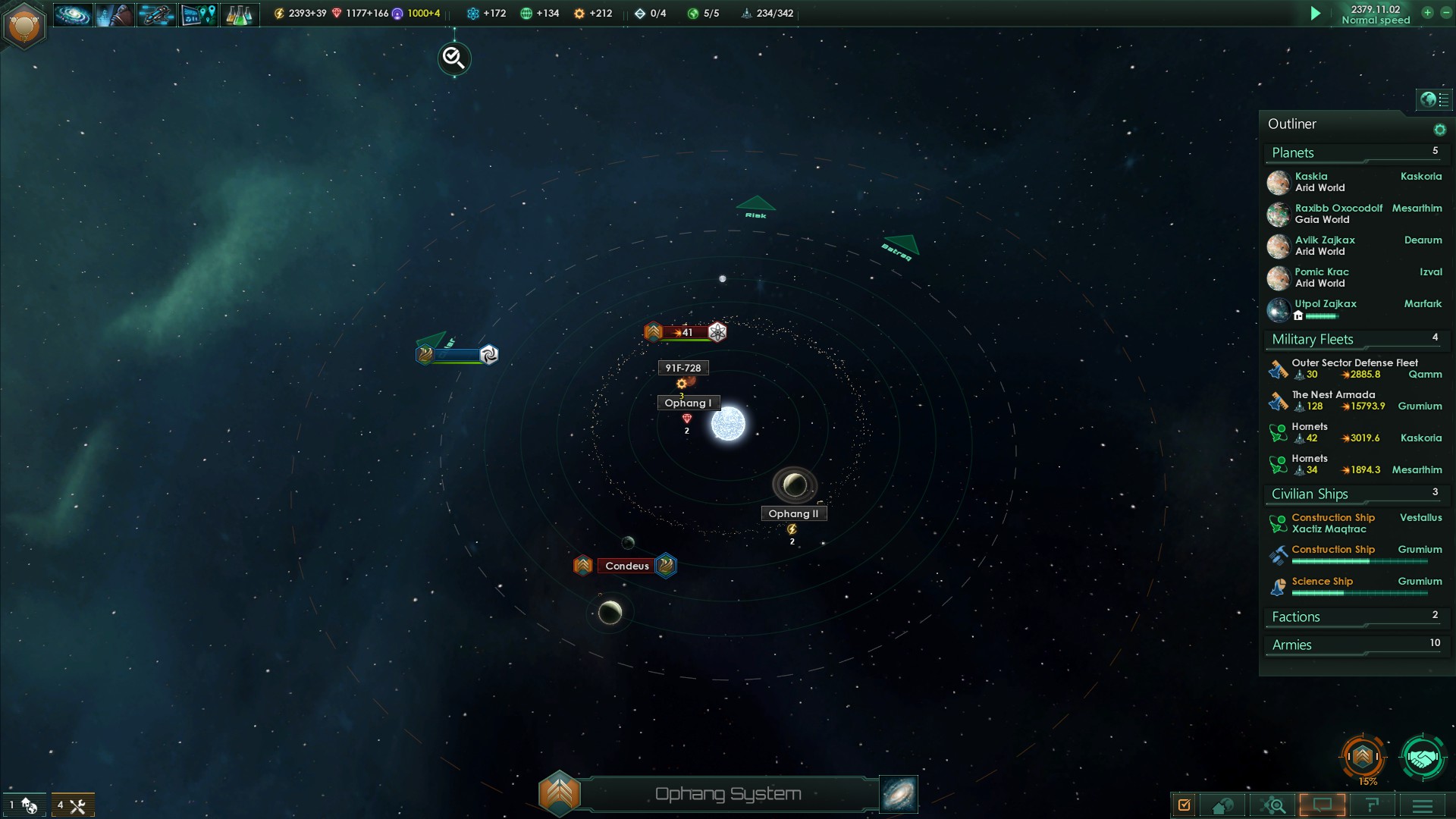Toggle the outliner globe list button
This screenshot has height=819, width=1456.
pos(1434,99)
